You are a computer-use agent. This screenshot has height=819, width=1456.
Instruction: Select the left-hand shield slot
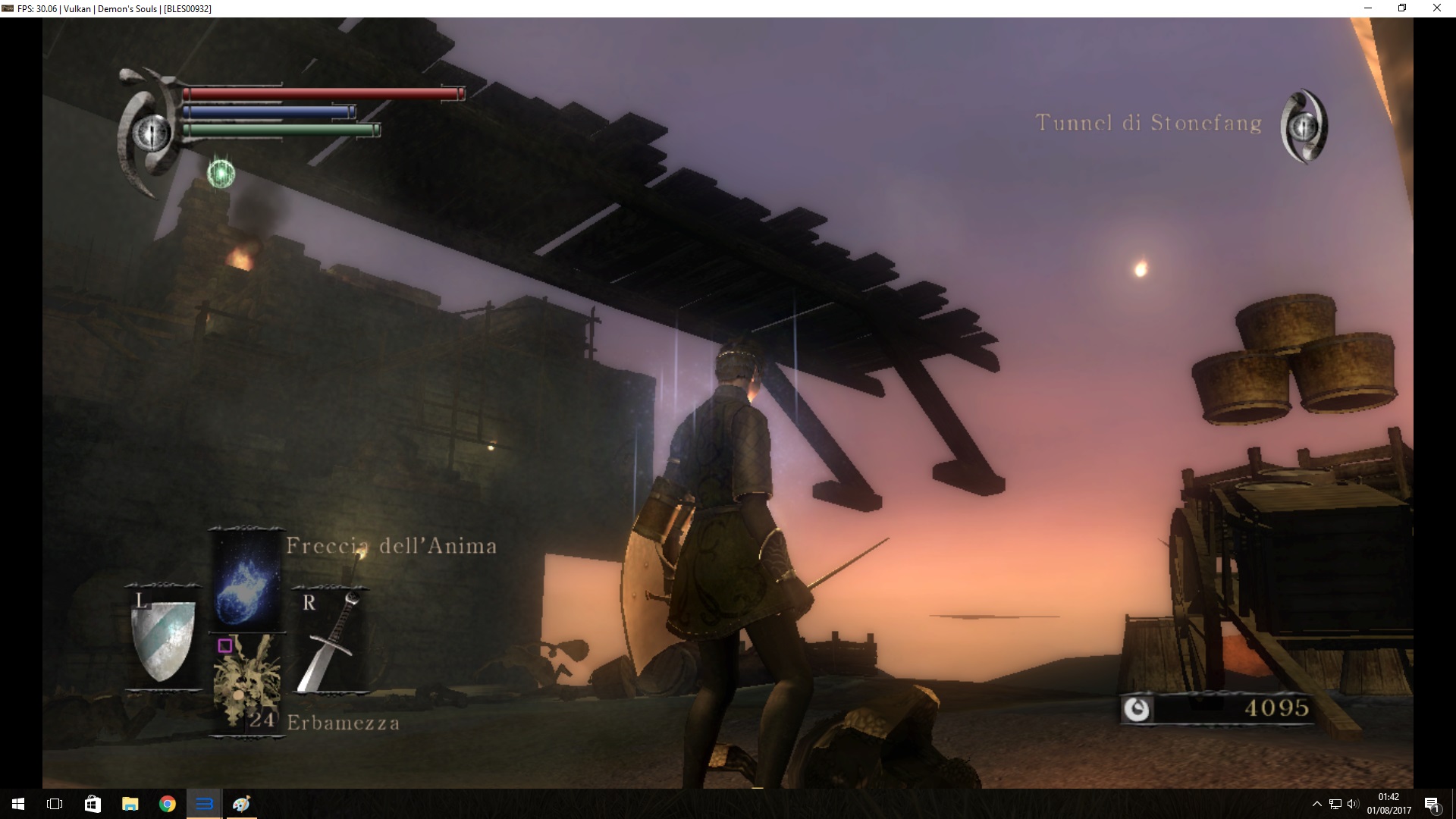163,639
